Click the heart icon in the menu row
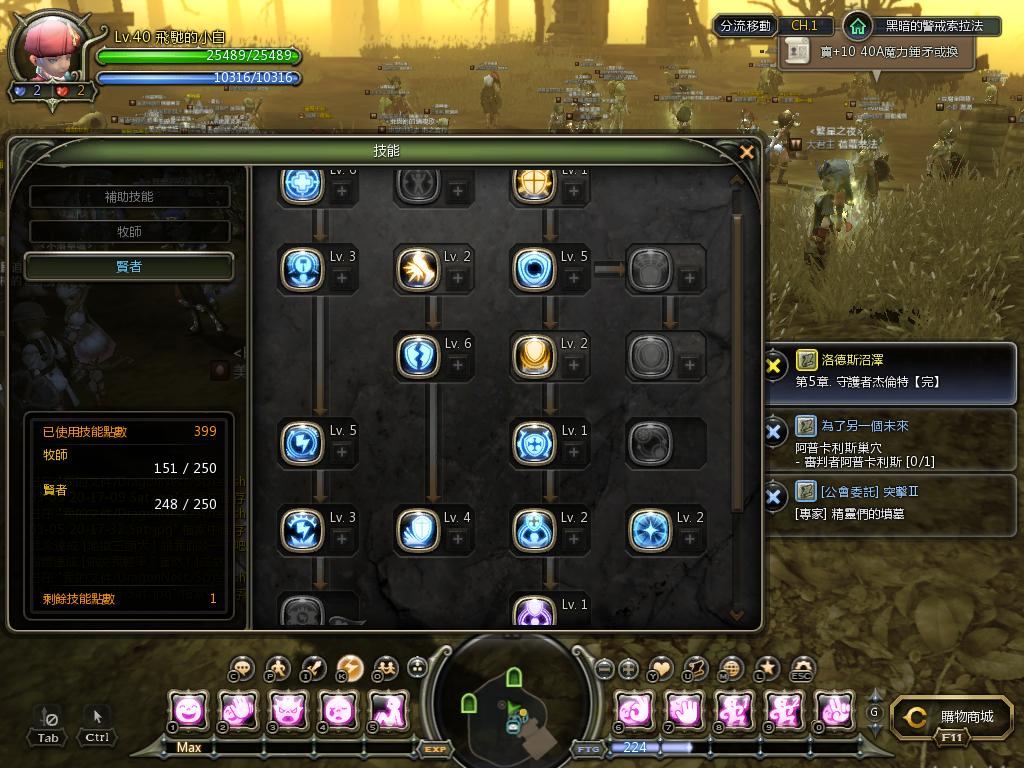This screenshot has width=1024, height=768. point(662,668)
